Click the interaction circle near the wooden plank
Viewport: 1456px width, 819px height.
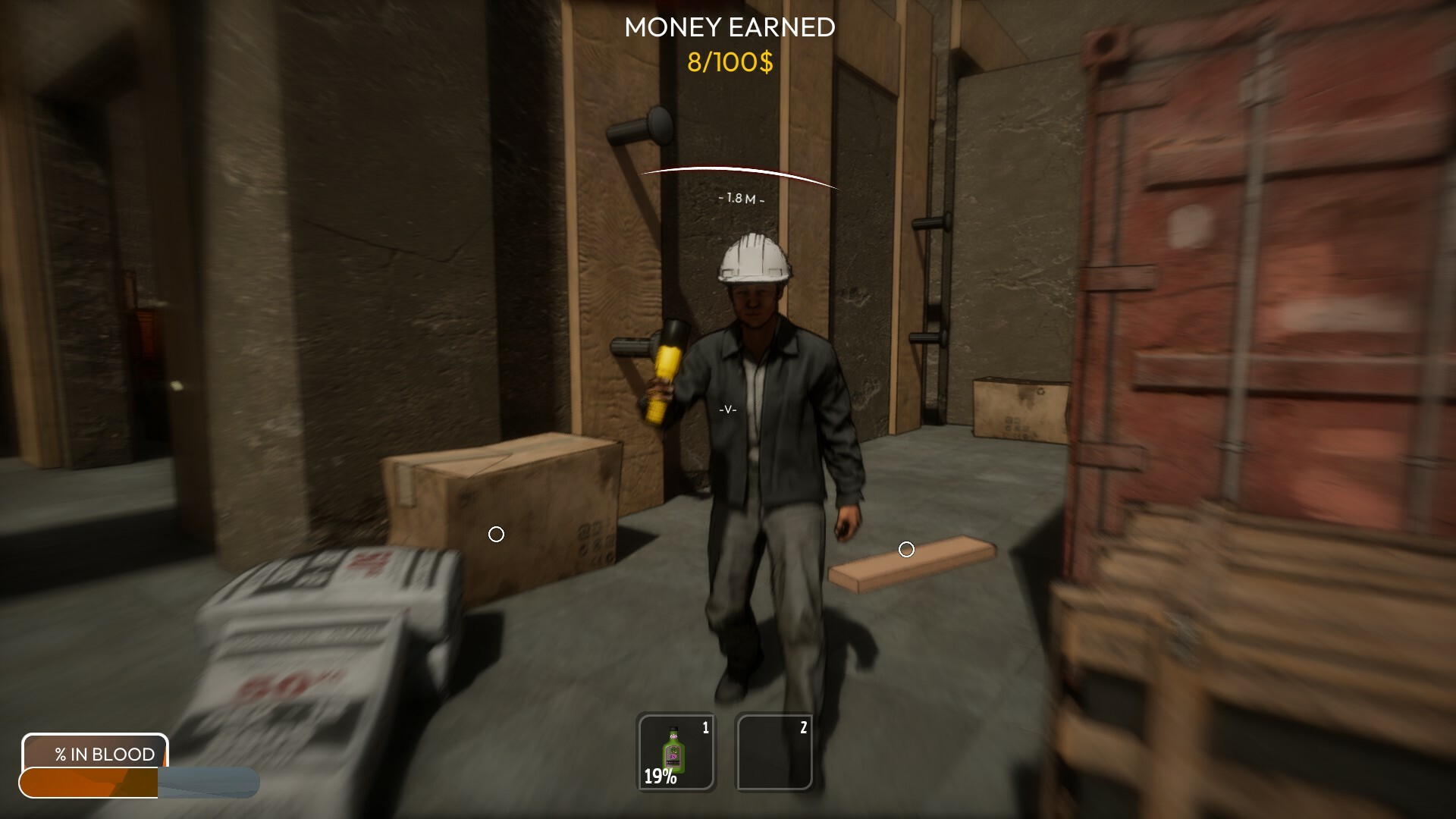(x=908, y=549)
